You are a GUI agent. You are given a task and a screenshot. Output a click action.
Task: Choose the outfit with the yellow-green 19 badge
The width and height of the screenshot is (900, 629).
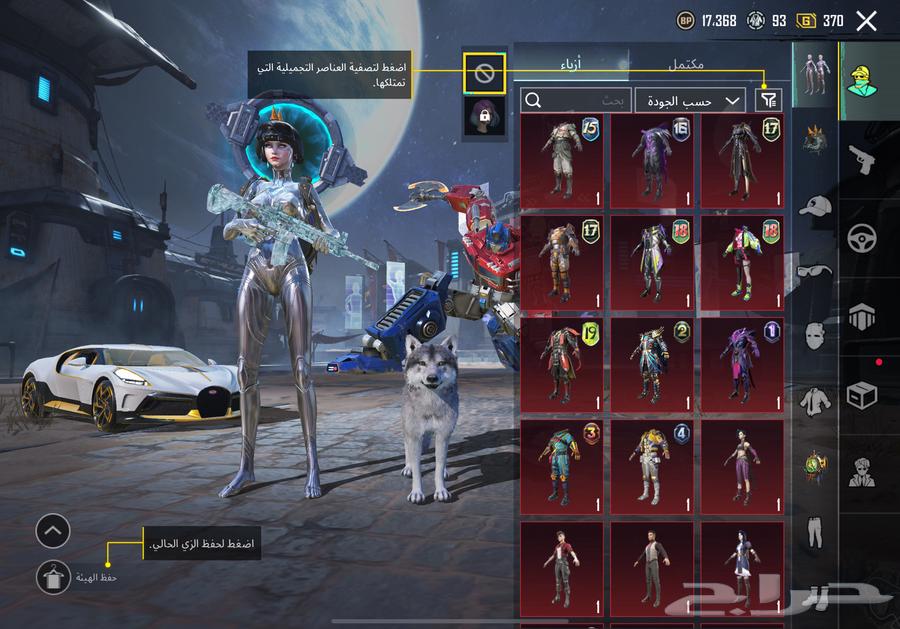[x=561, y=364]
